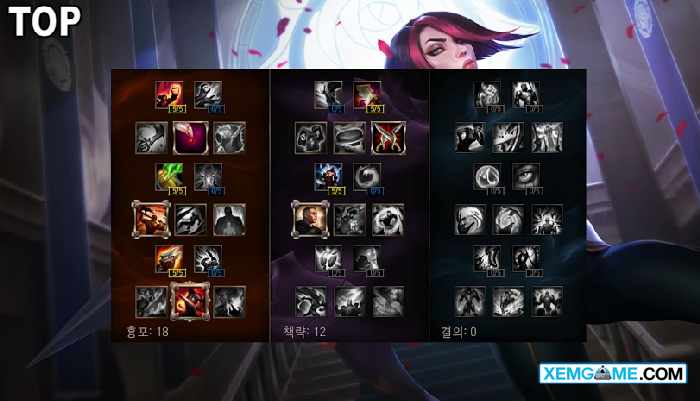Pick the bald man portrait mastery in Cunning
Screen dimensions: 700x401
[309, 219]
